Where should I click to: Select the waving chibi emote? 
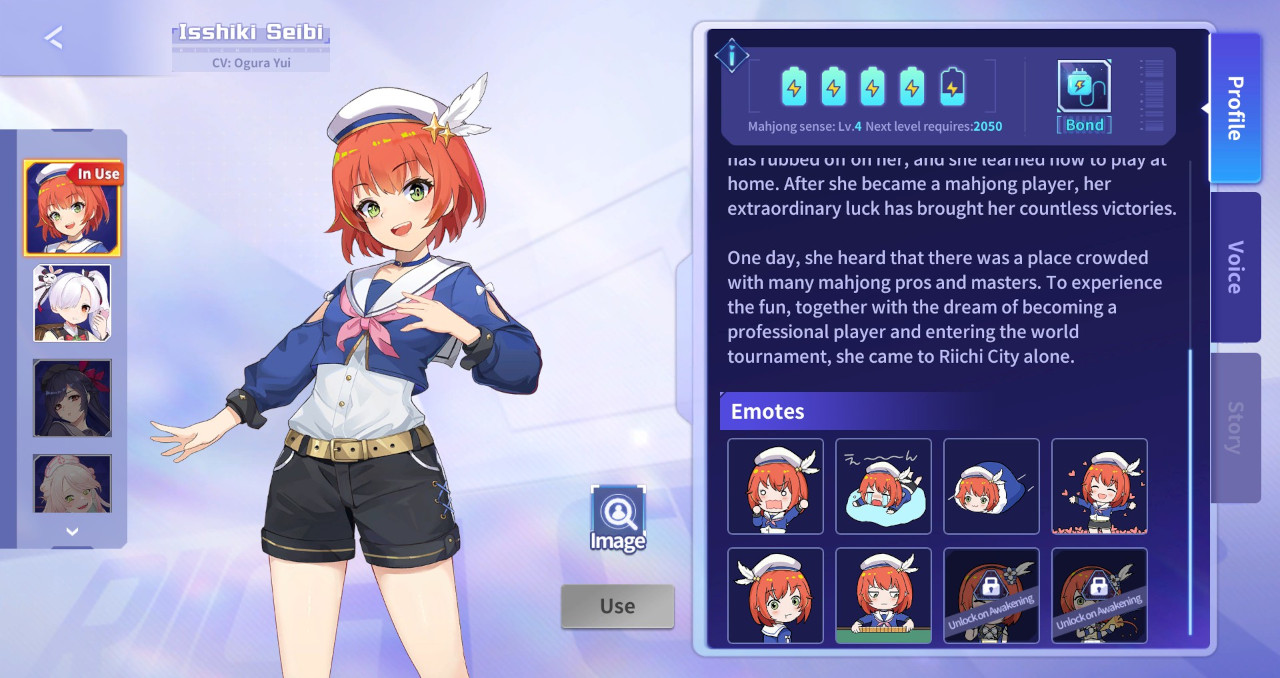point(775,486)
